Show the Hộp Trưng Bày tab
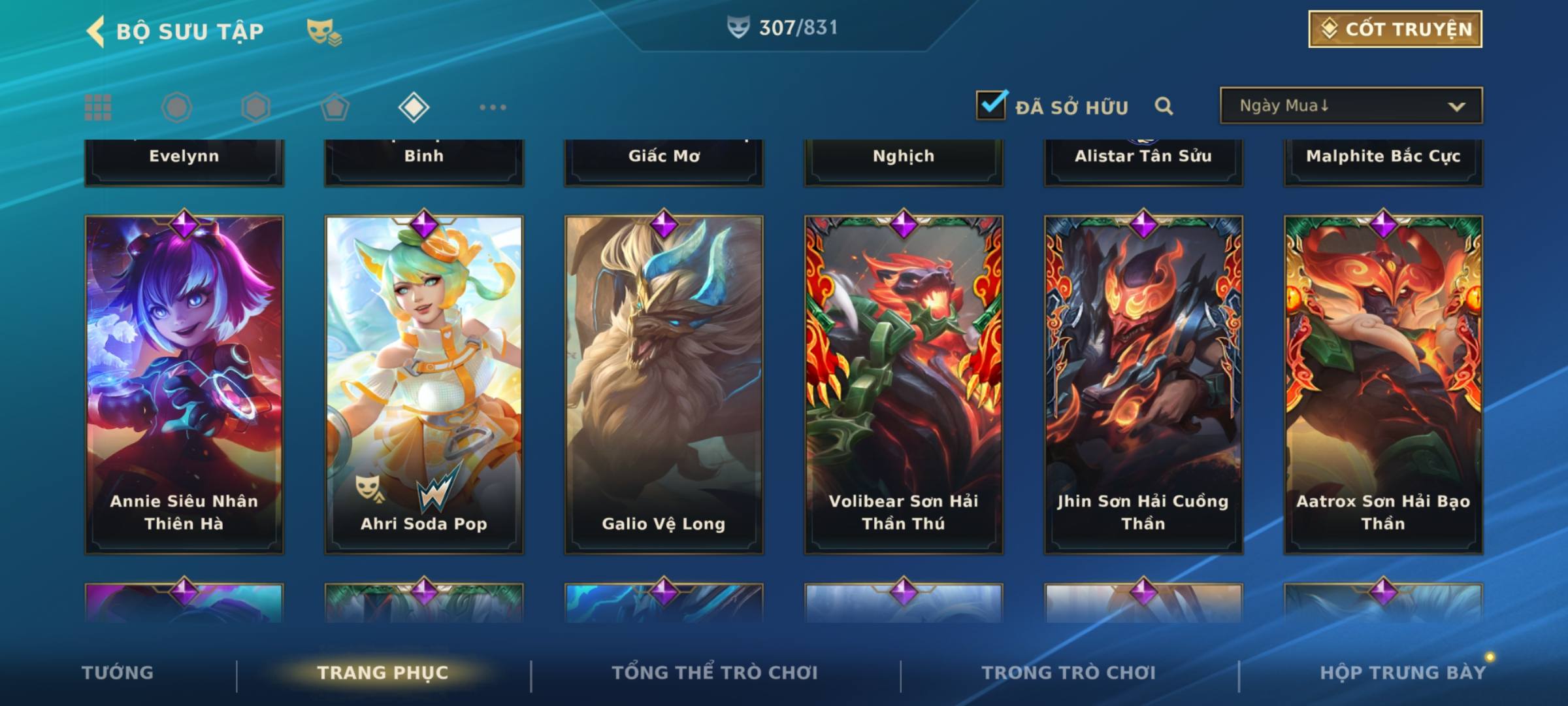Image resolution: width=1568 pixels, height=706 pixels. click(x=1402, y=673)
